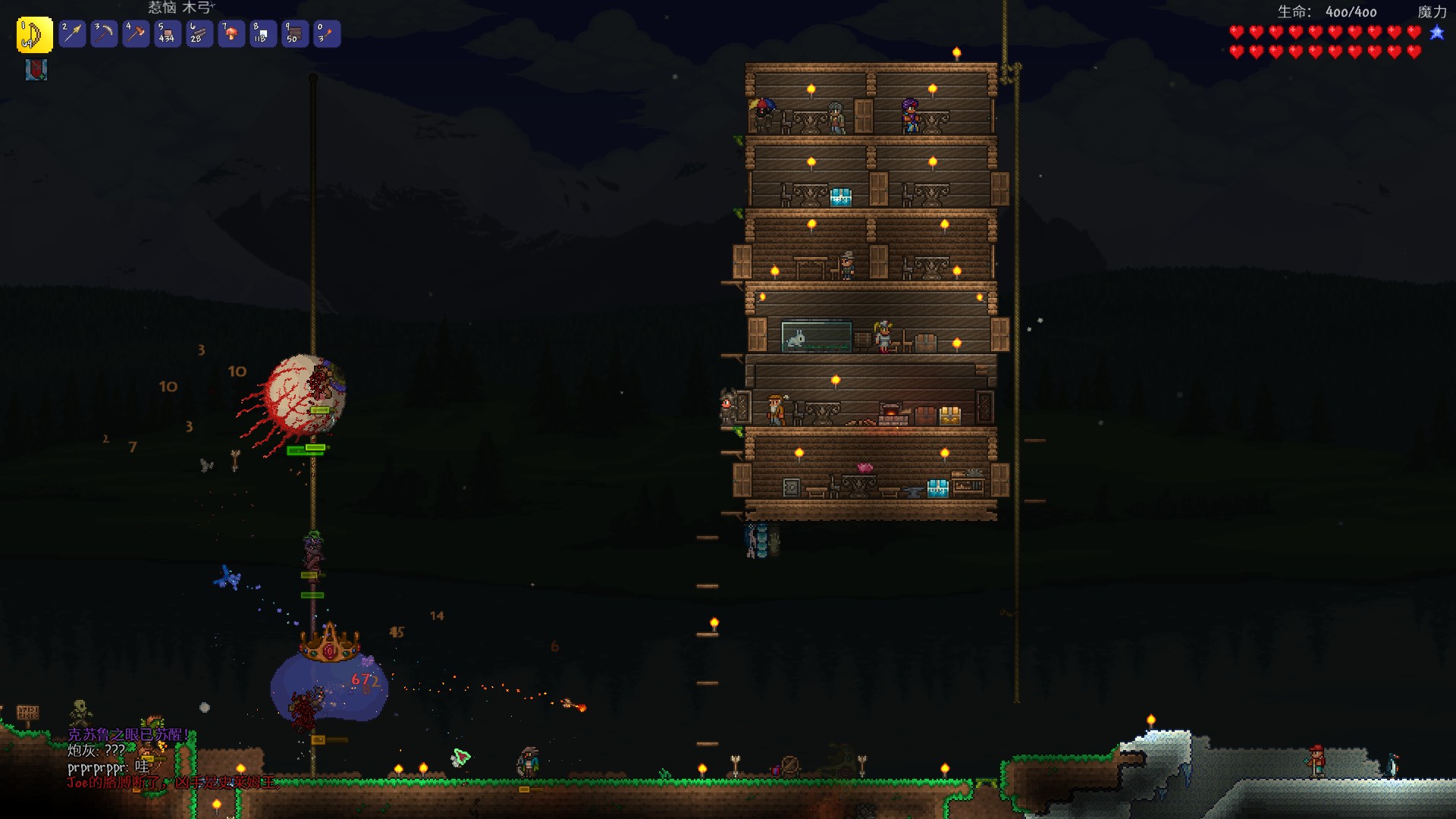The height and width of the screenshot is (819, 1456).
Task: Select the red mushroom hotbar slot
Action: (231, 34)
